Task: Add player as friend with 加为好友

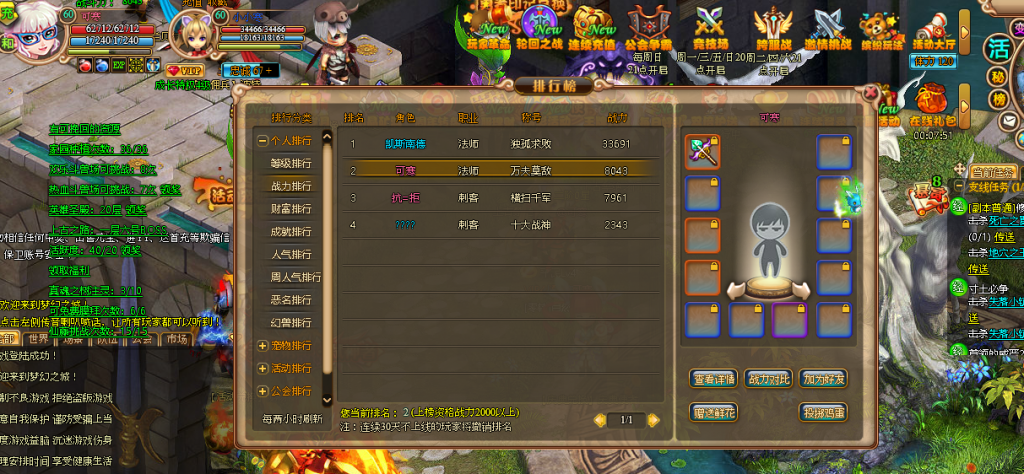Action: pyautogui.click(x=823, y=379)
